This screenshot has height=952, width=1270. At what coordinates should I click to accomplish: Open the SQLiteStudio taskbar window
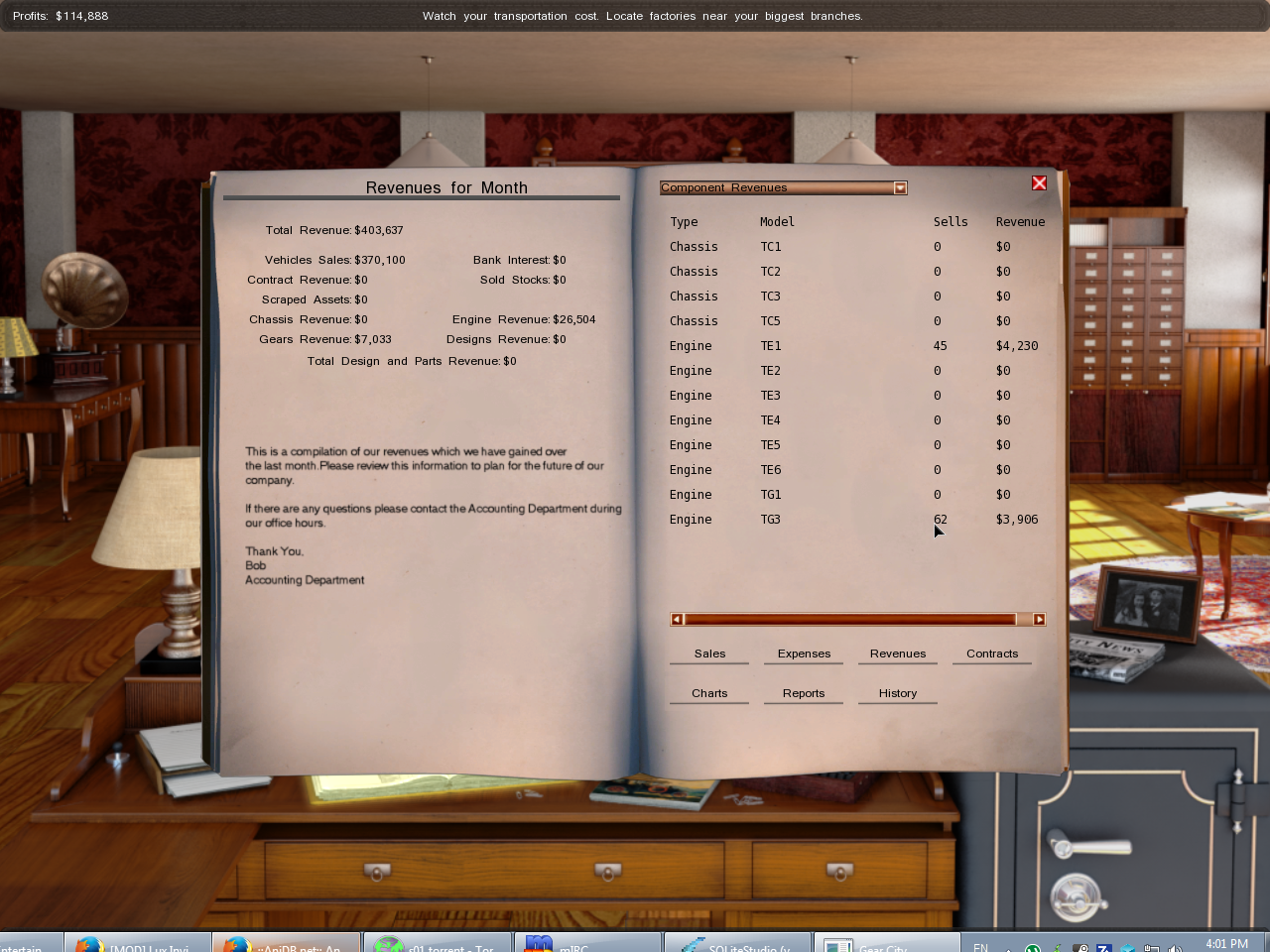738,943
